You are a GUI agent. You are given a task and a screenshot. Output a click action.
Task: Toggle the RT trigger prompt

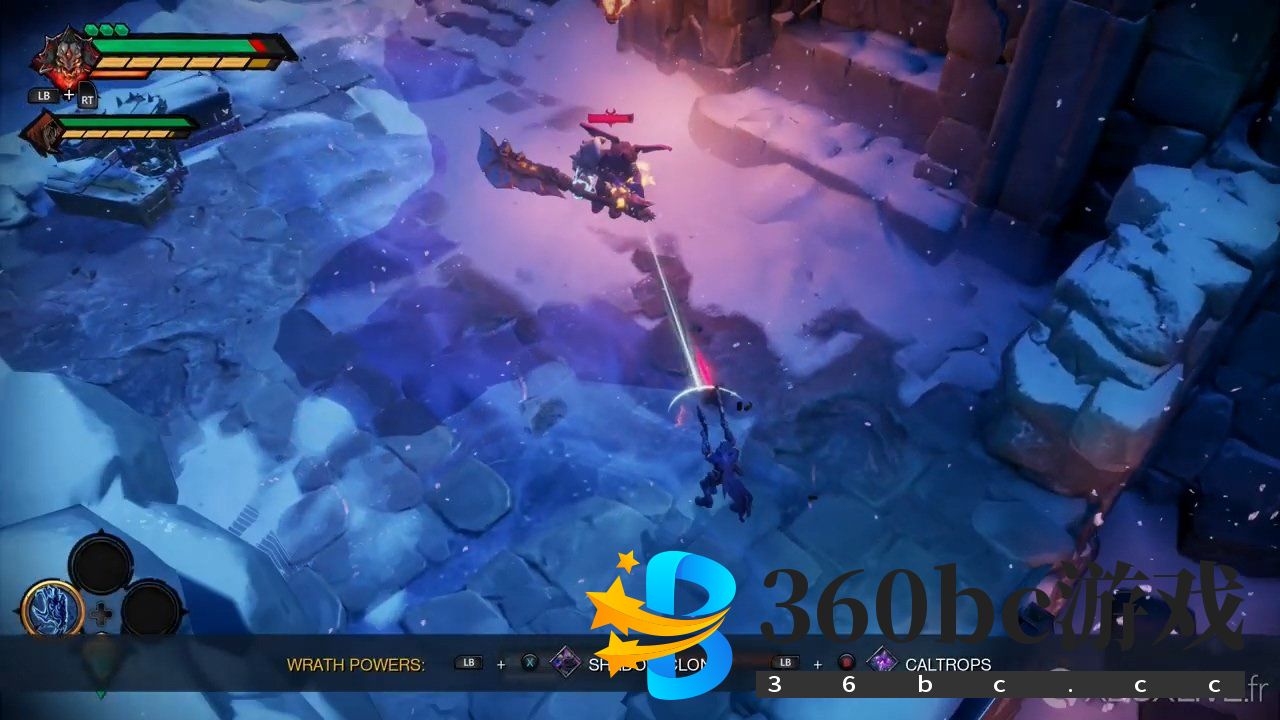click(x=88, y=102)
